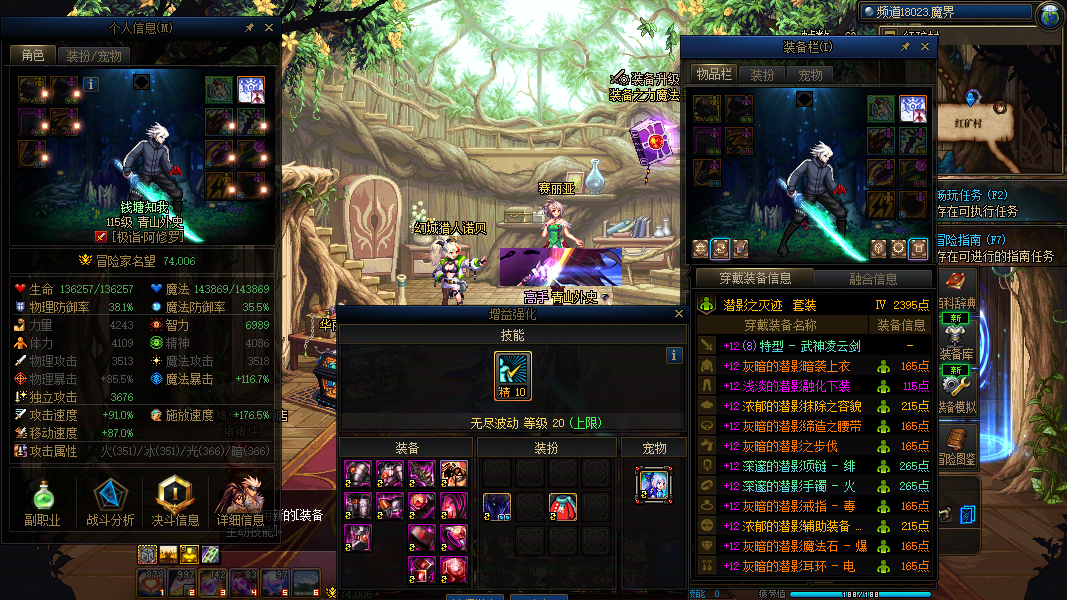This screenshot has height=600, width=1067.
Task: Switch to the 装扮 tab in equipment window
Action: tap(762, 75)
